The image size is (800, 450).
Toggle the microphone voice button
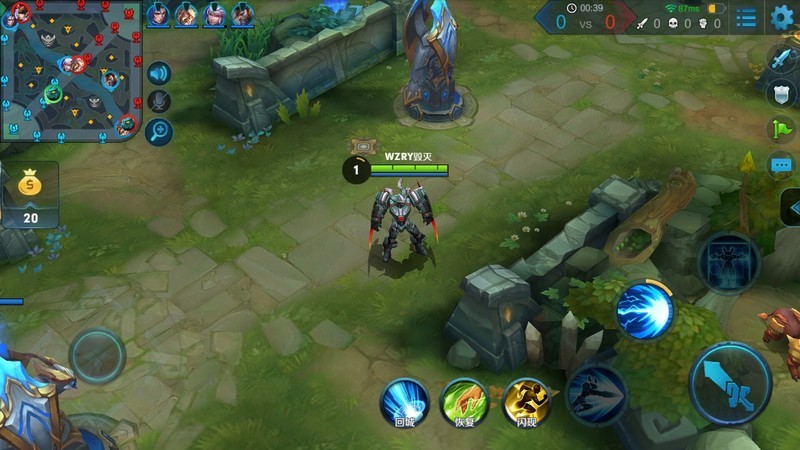158,101
